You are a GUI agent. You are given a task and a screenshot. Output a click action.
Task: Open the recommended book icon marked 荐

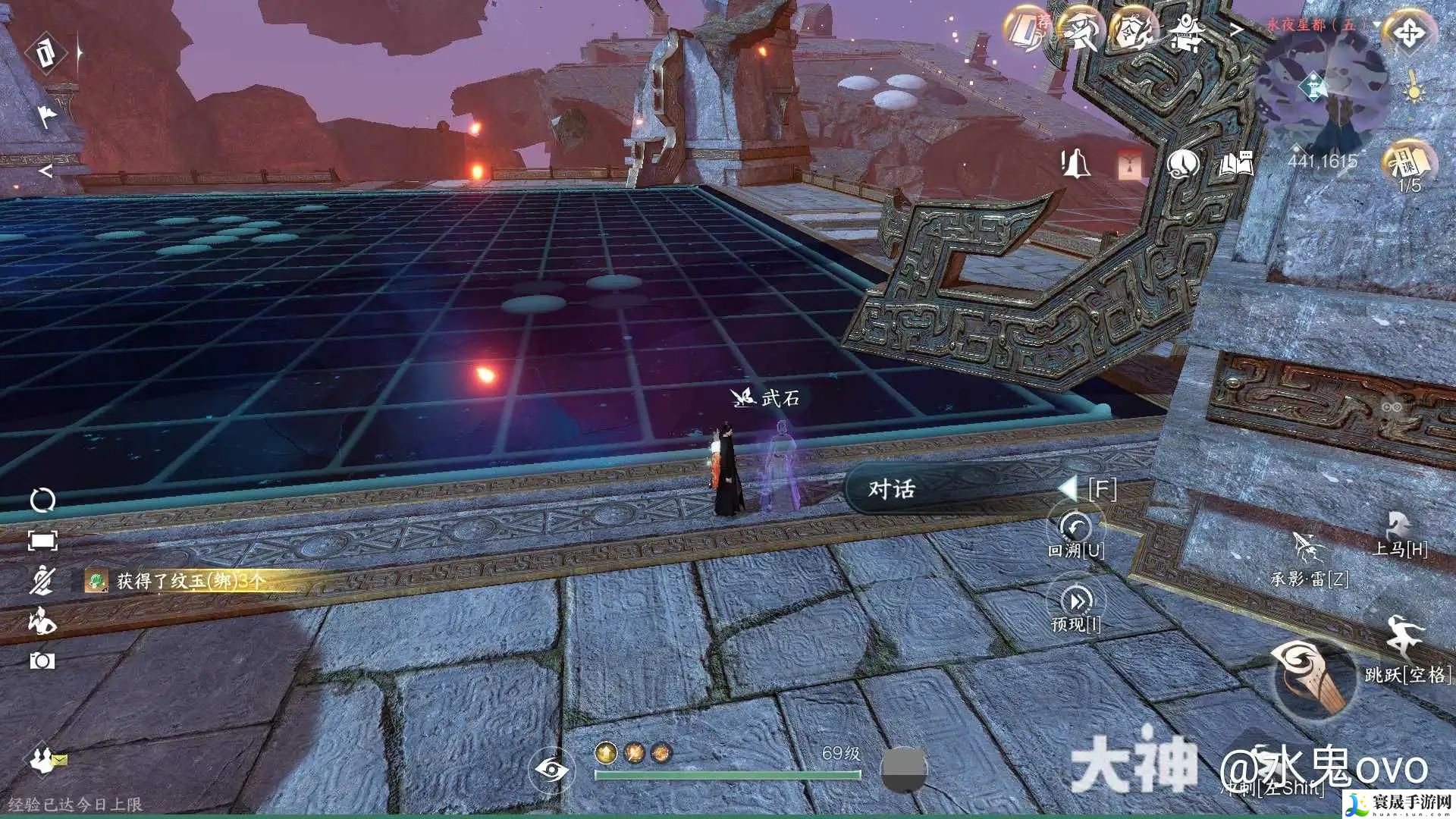[x=1027, y=30]
